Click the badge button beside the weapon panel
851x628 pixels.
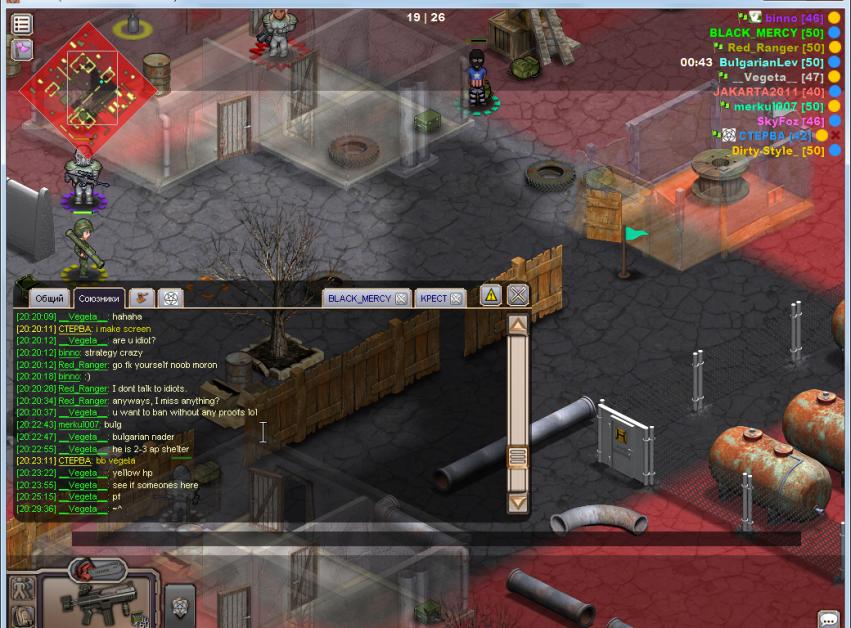point(180,604)
